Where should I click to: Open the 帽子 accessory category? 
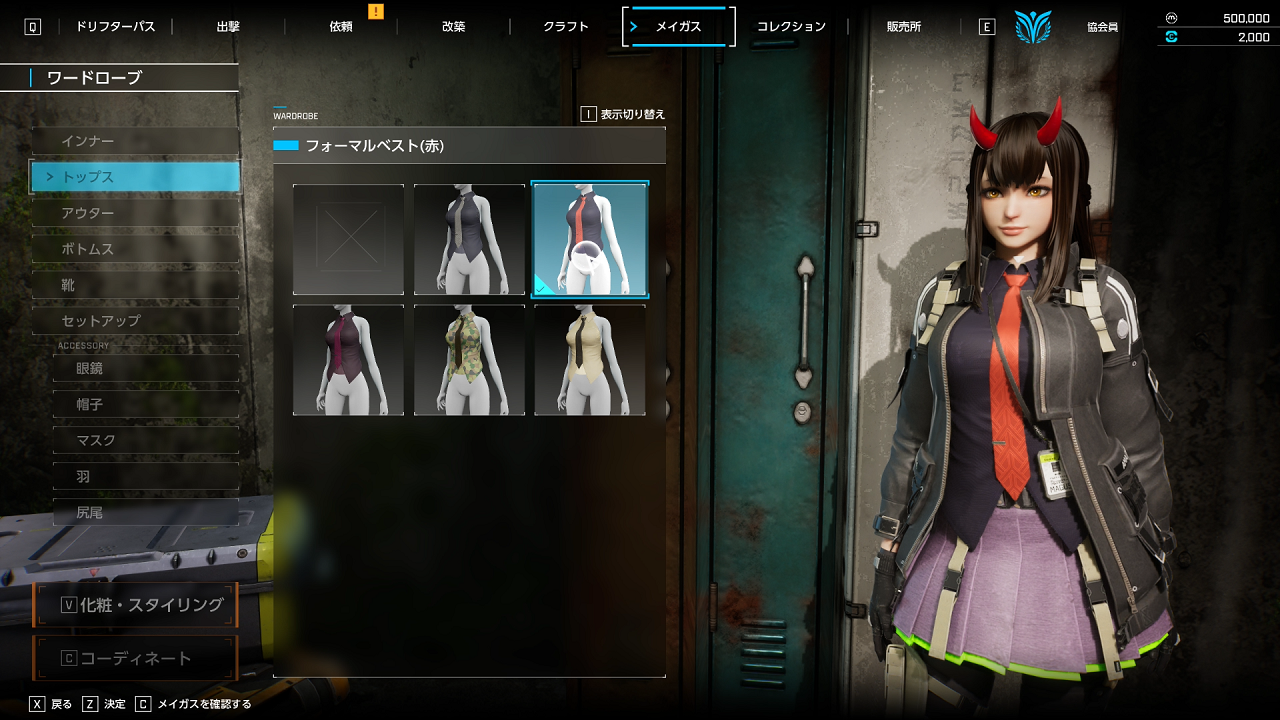pos(145,404)
